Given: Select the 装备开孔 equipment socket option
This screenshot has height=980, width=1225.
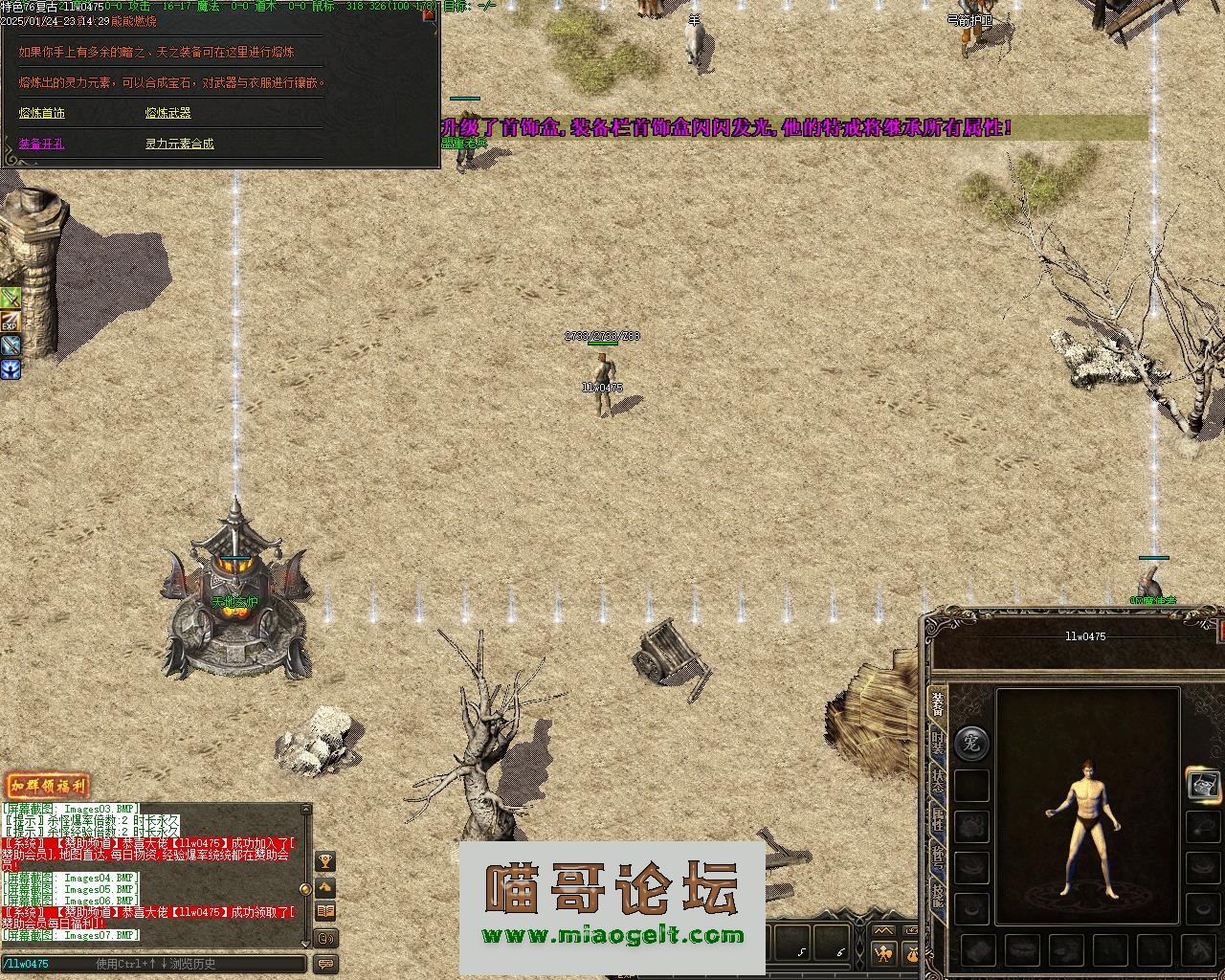Looking at the screenshot, I should point(42,144).
